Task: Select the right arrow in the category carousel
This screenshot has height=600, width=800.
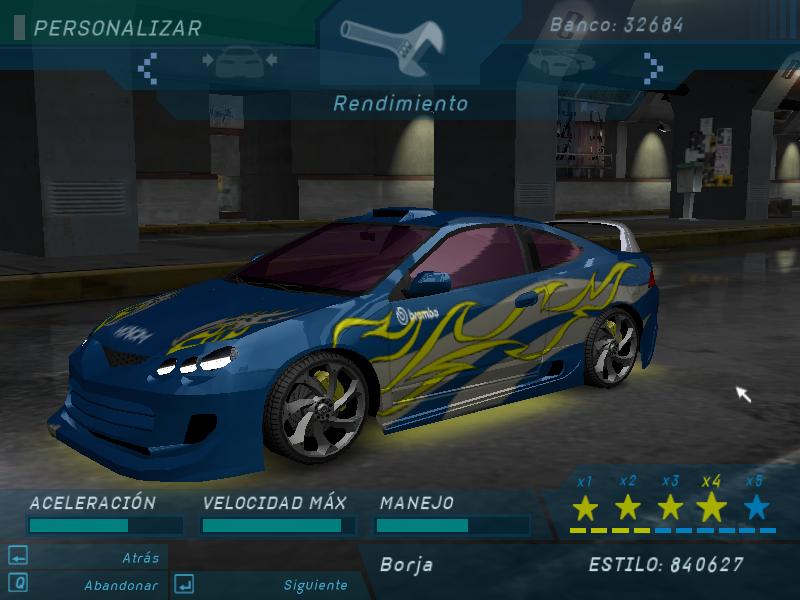Action: 653,67
